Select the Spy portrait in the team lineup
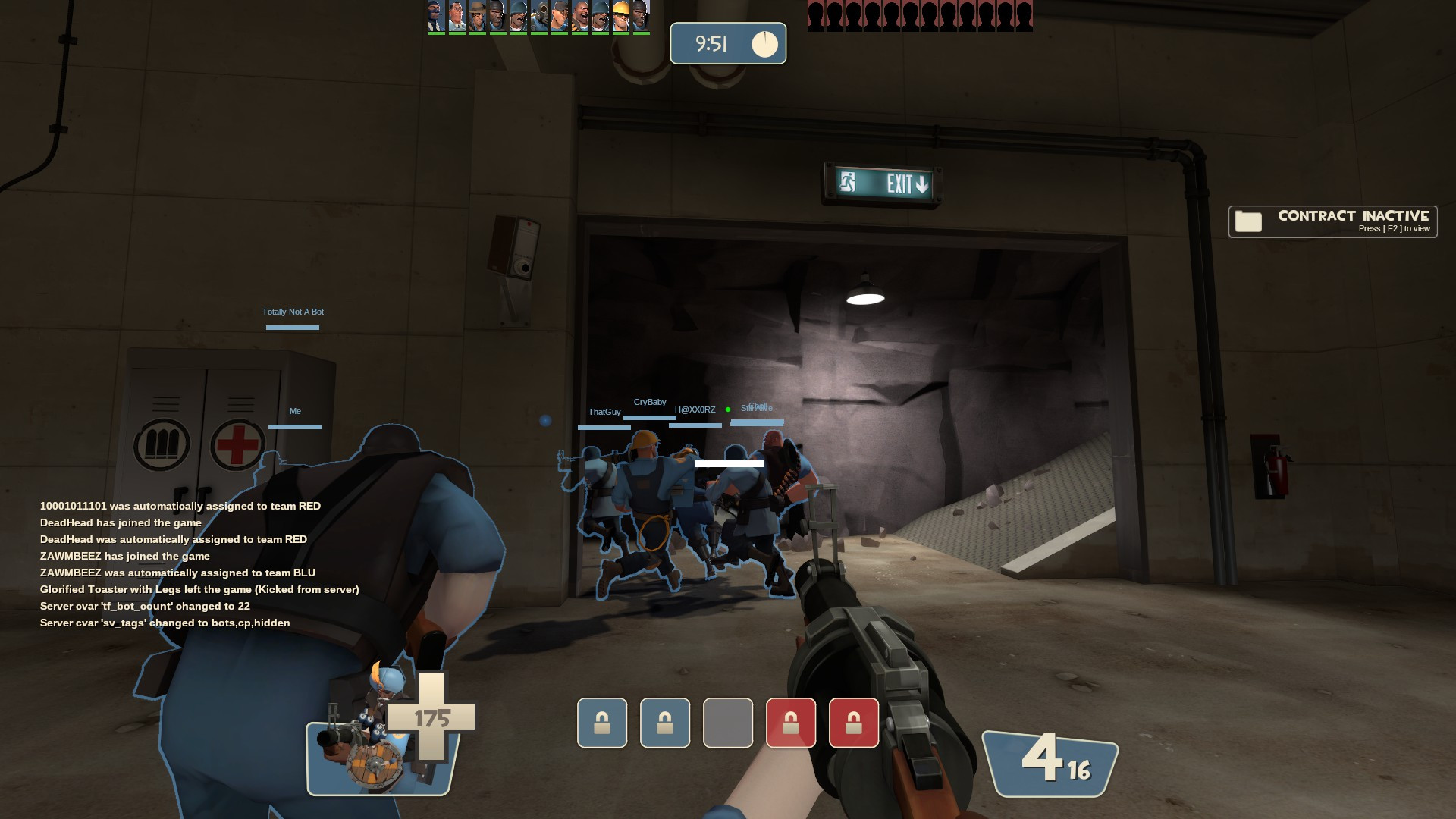 tap(434, 17)
